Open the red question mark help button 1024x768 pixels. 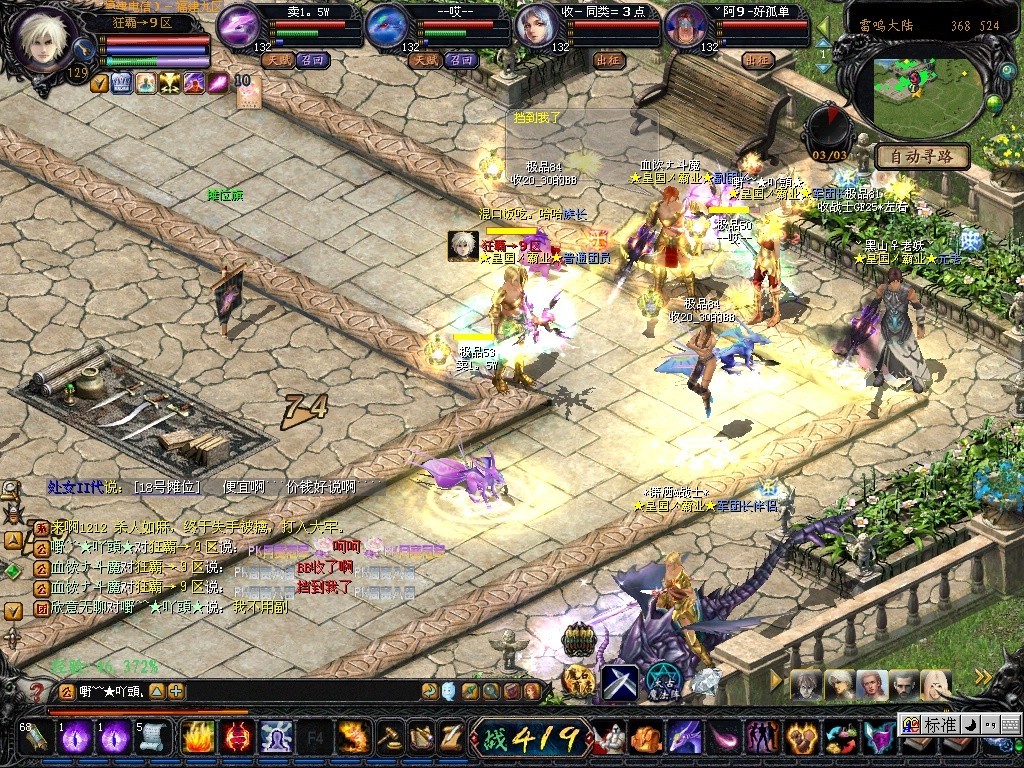tap(37, 691)
